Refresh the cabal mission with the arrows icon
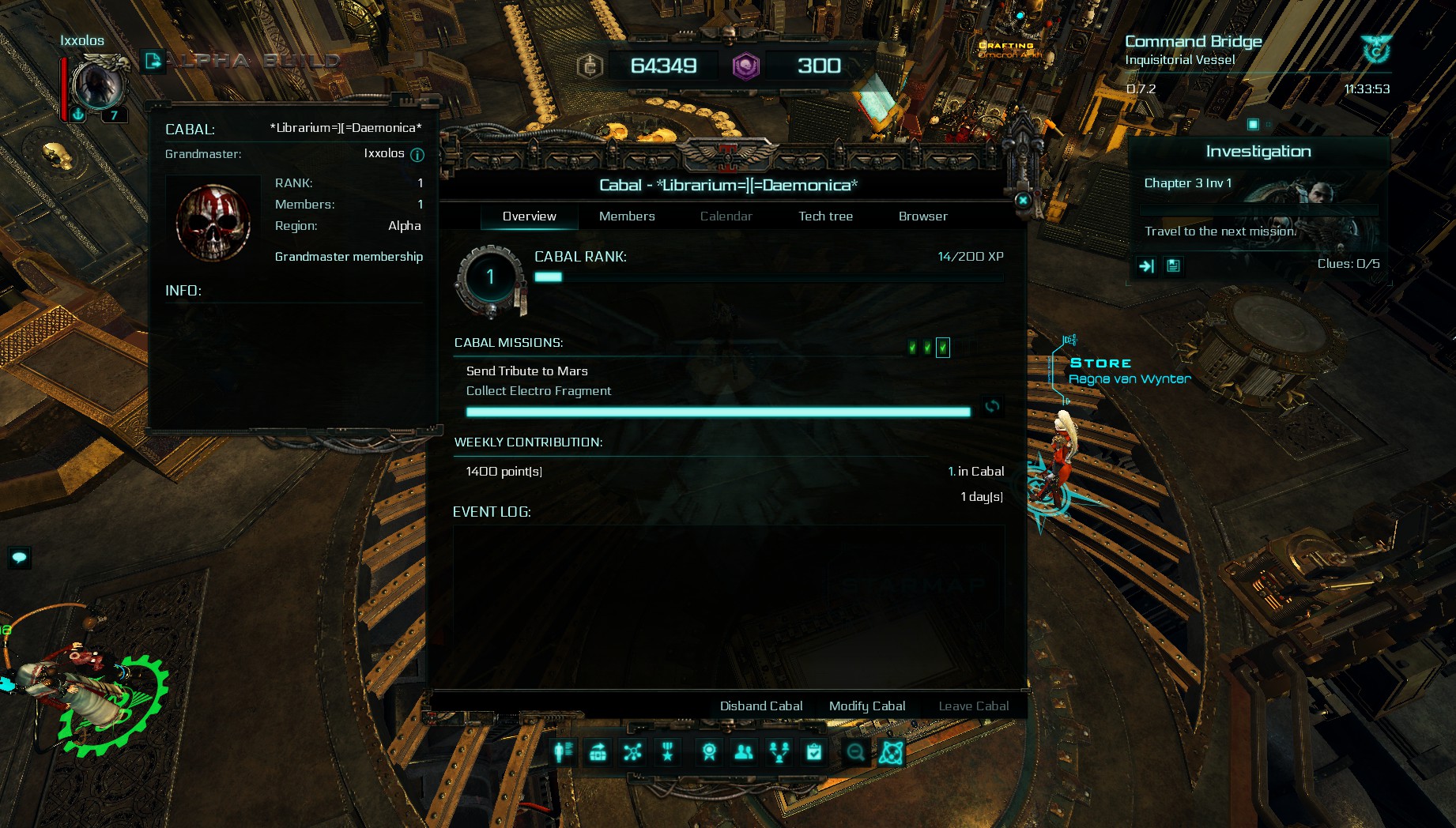Image resolution: width=1456 pixels, height=828 pixels. pyautogui.click(x=992, y=406)
